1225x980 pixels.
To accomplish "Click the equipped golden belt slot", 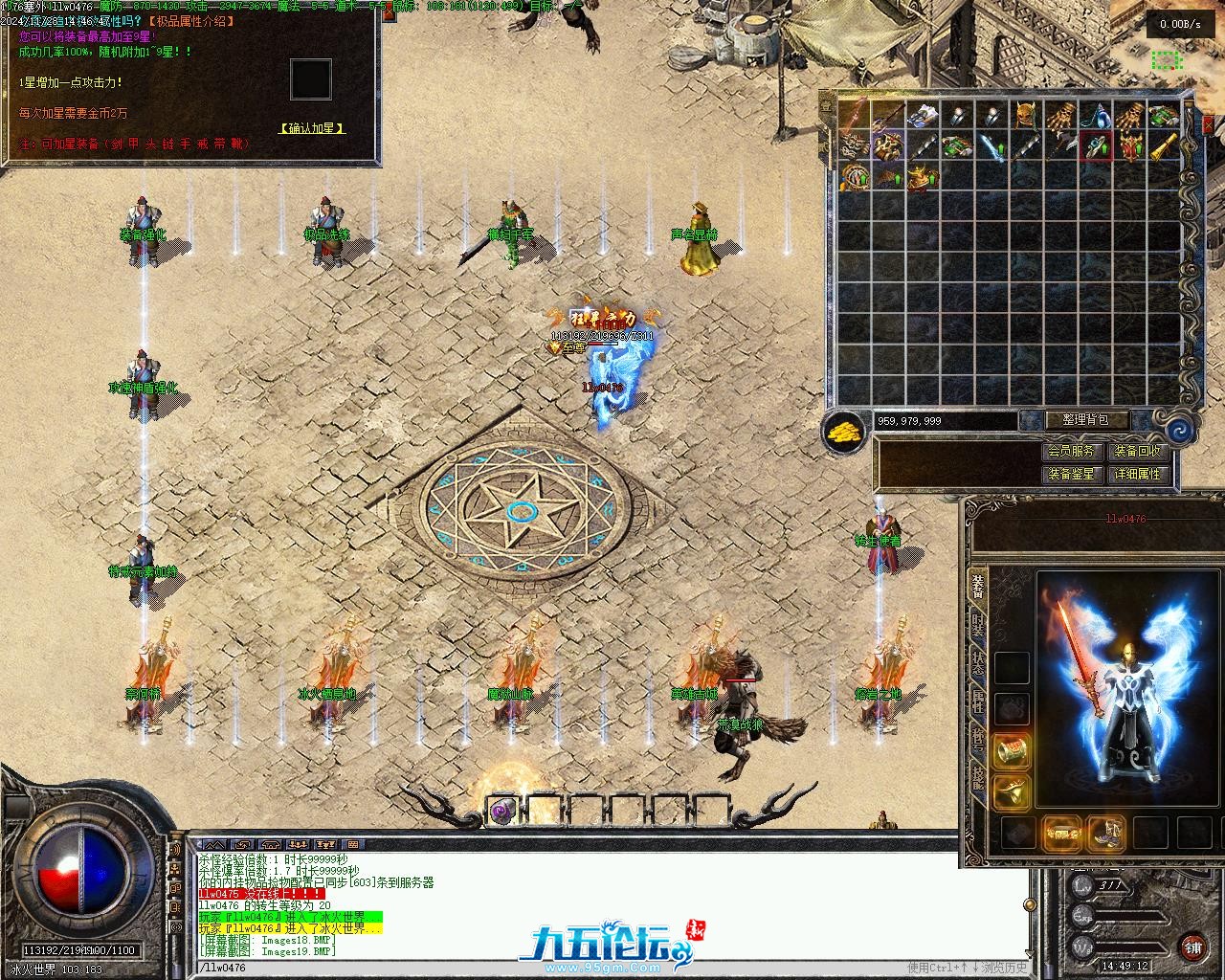I will click(1061, 833).
